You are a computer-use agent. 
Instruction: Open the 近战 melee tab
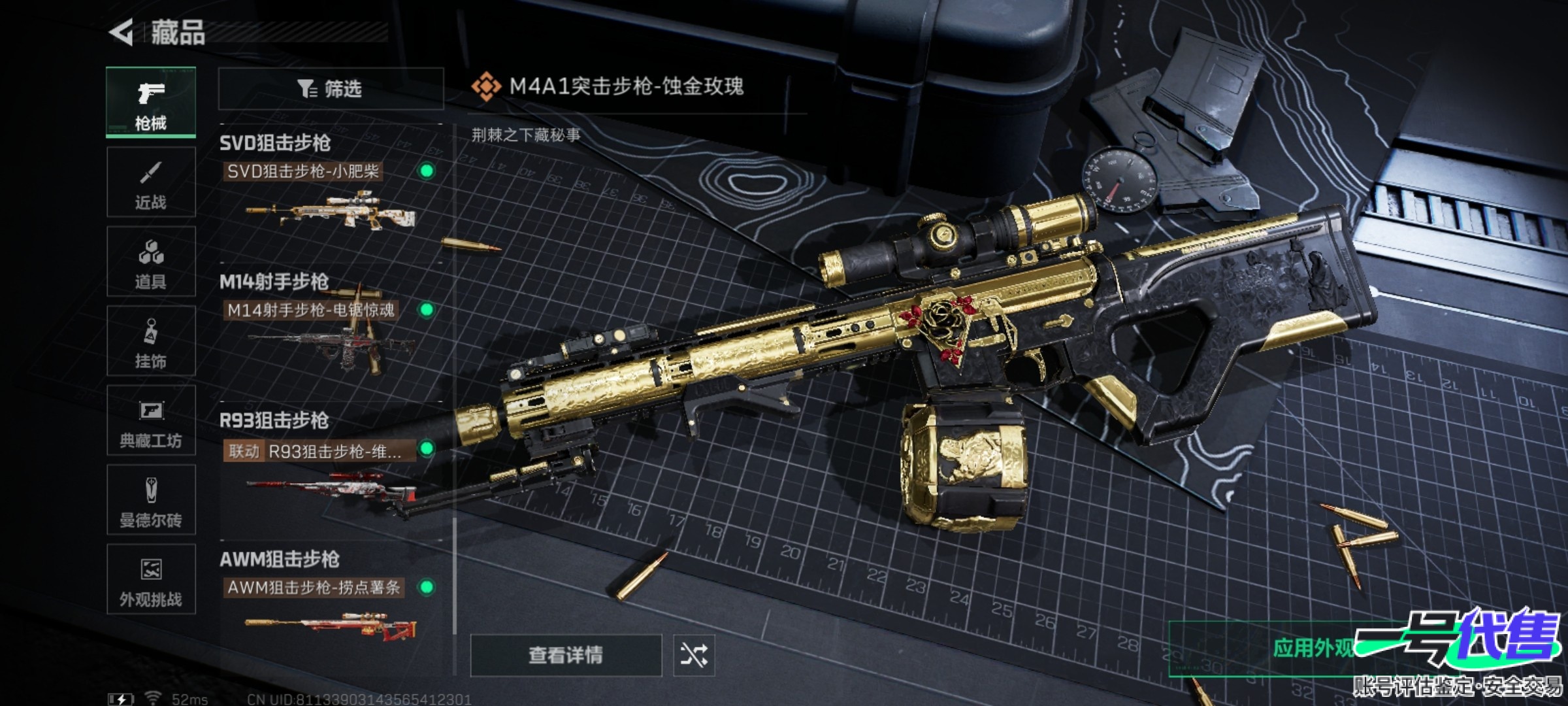[x=151, y=182]
